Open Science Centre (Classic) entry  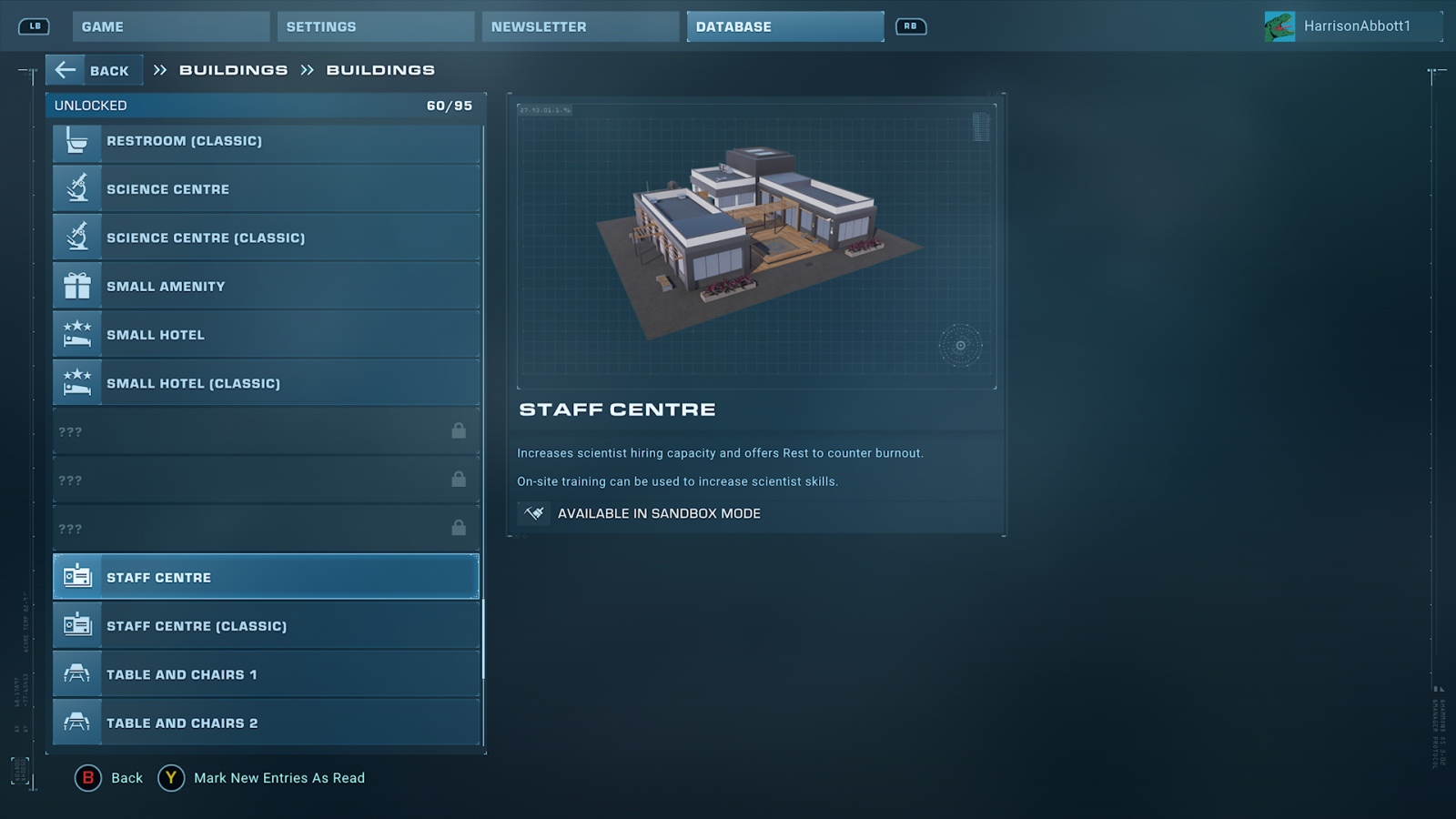266,238
